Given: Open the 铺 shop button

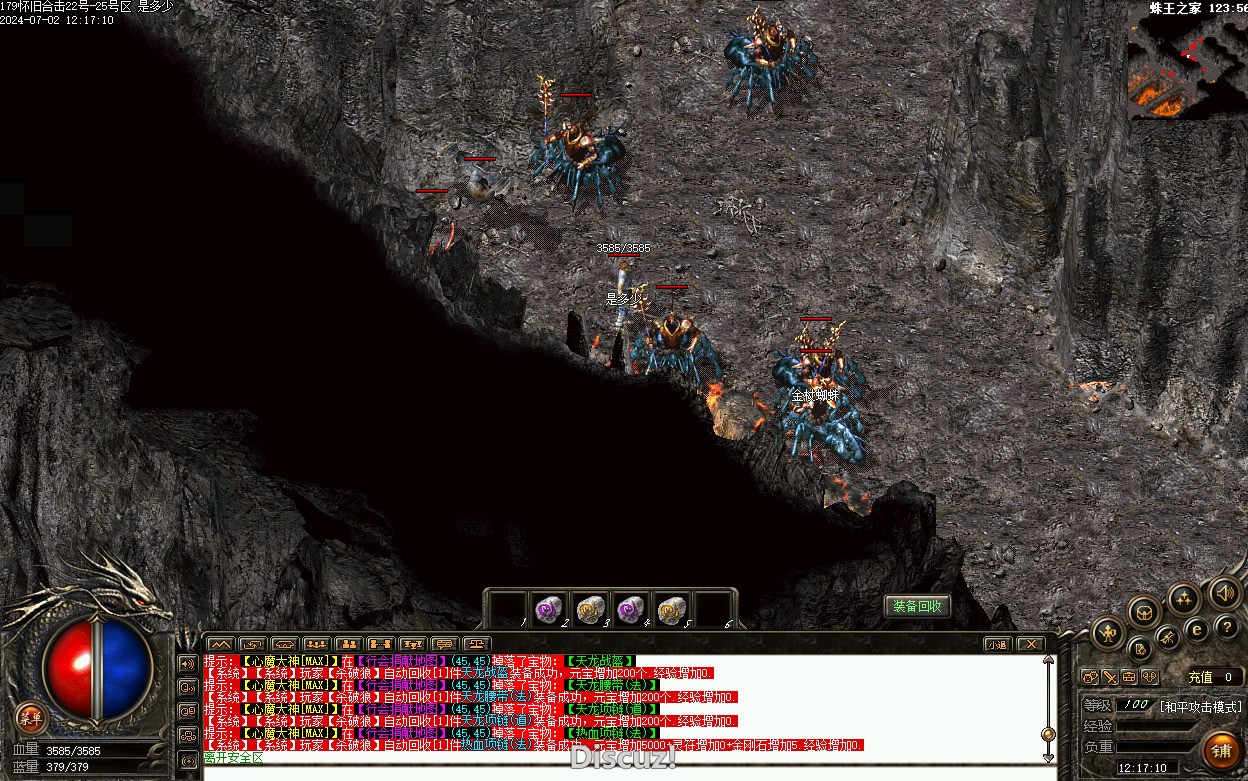Looking at the screenshot, I should (1221, 750).
